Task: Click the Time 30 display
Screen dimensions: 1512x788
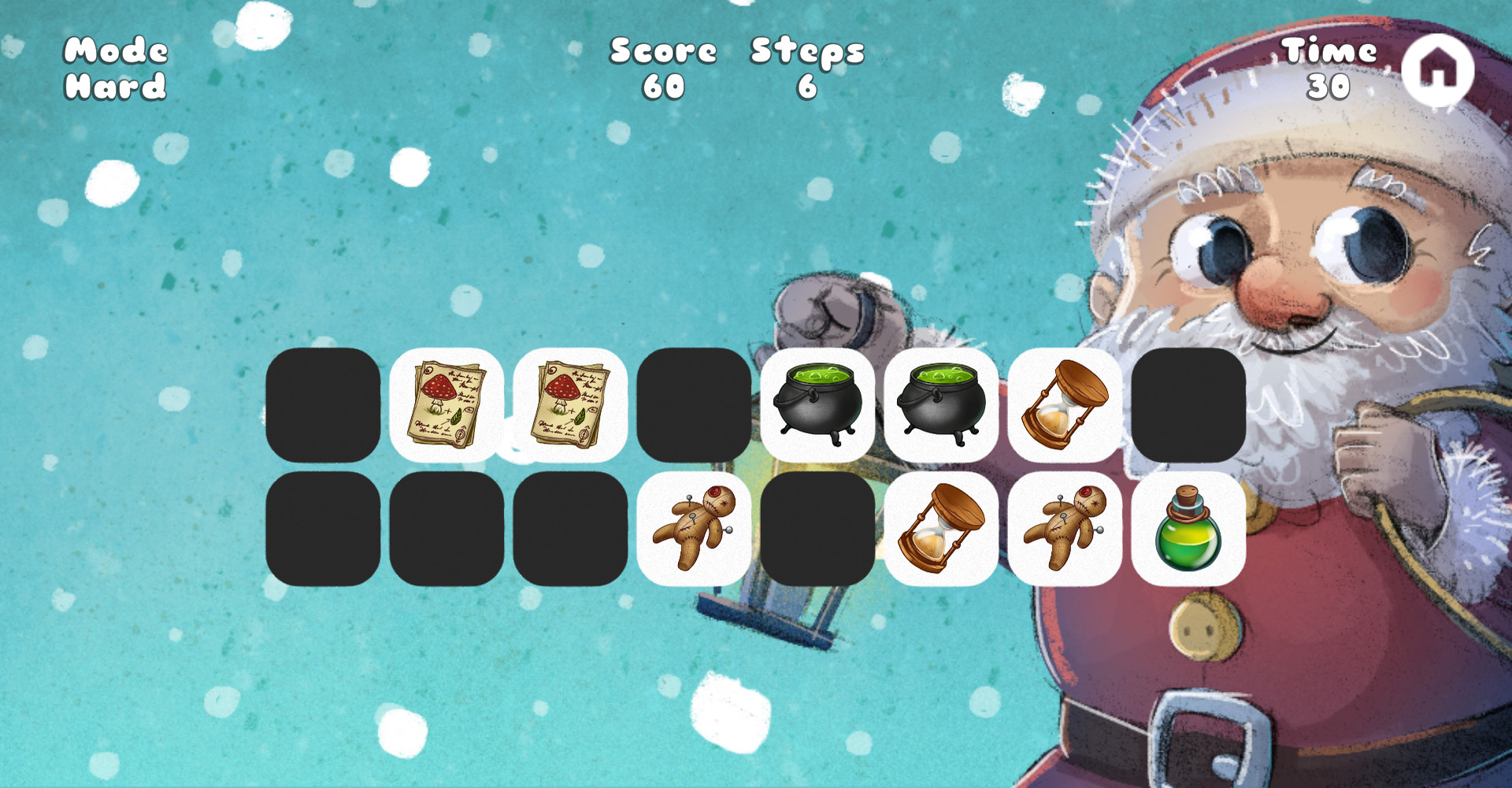Action: tap(1329, 67)
